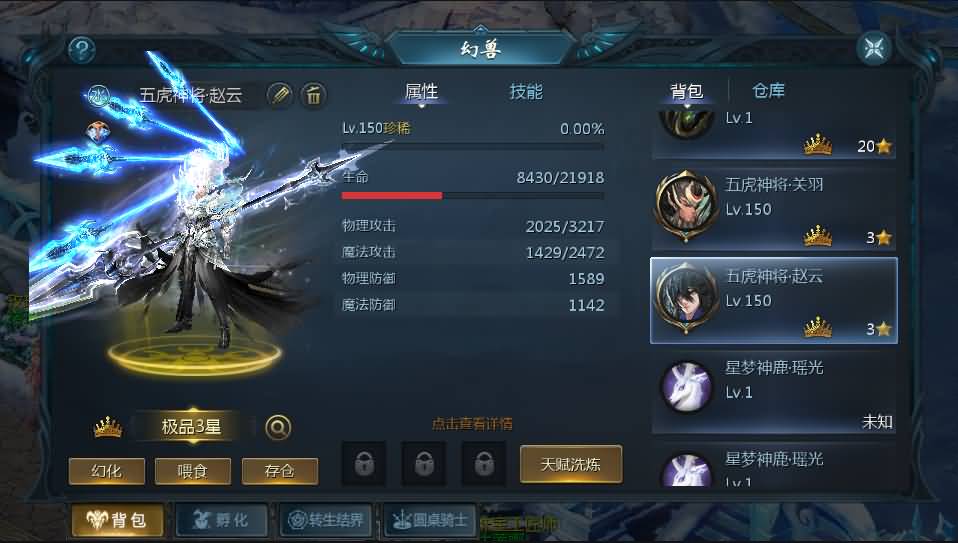The width and height of the screenshot is (958, 543).
Task: Switch to the 属性 tab
Action: (x=421, y=92)
